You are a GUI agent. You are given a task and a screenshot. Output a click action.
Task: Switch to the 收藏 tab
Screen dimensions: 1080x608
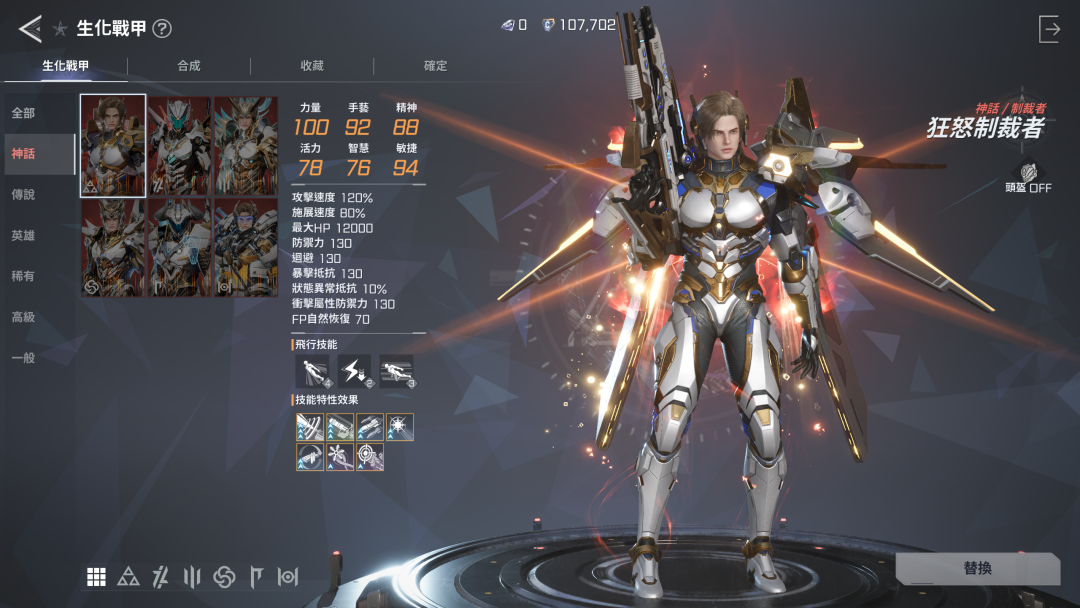coord(312,66)
